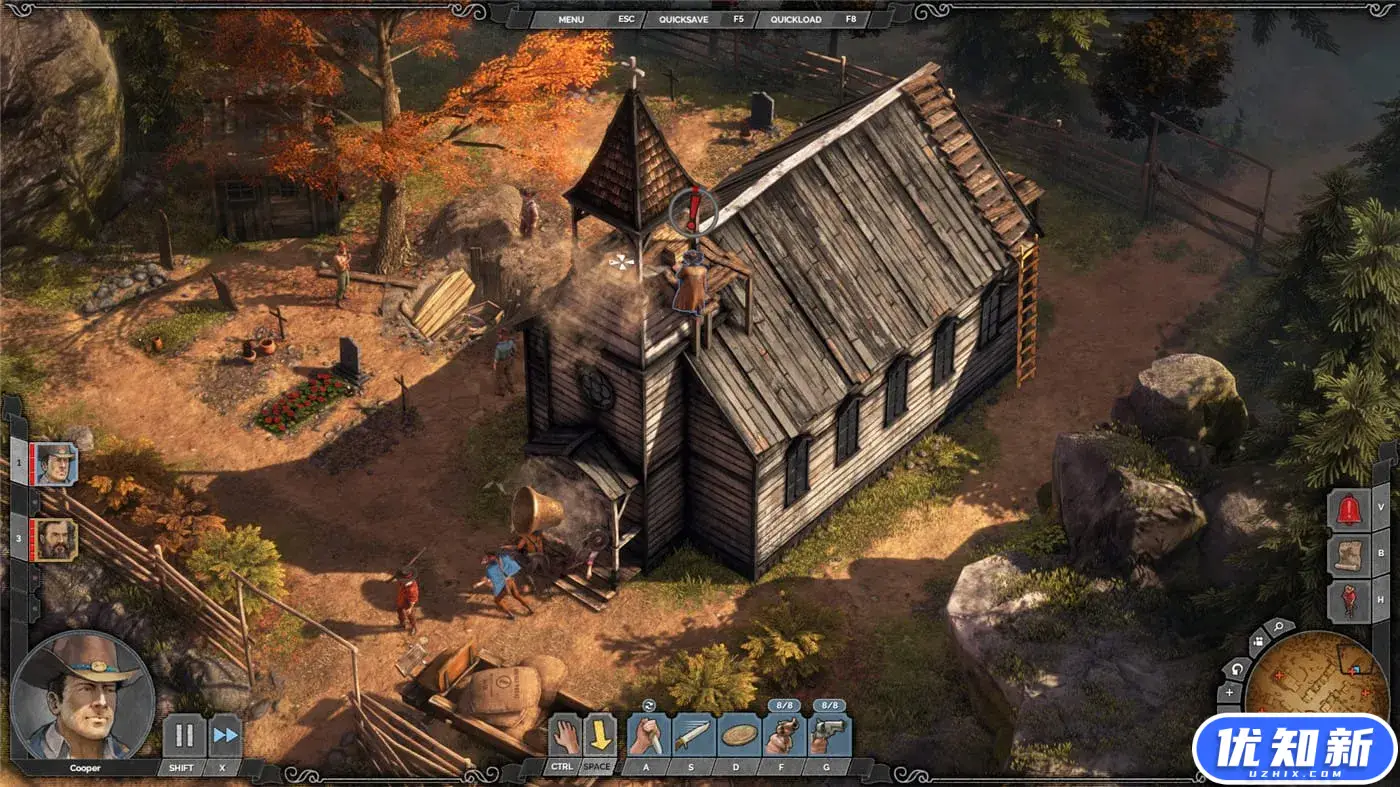Select Cooper's small portrait numbered 1
The image size is (1400, 787).
[56, 464]
